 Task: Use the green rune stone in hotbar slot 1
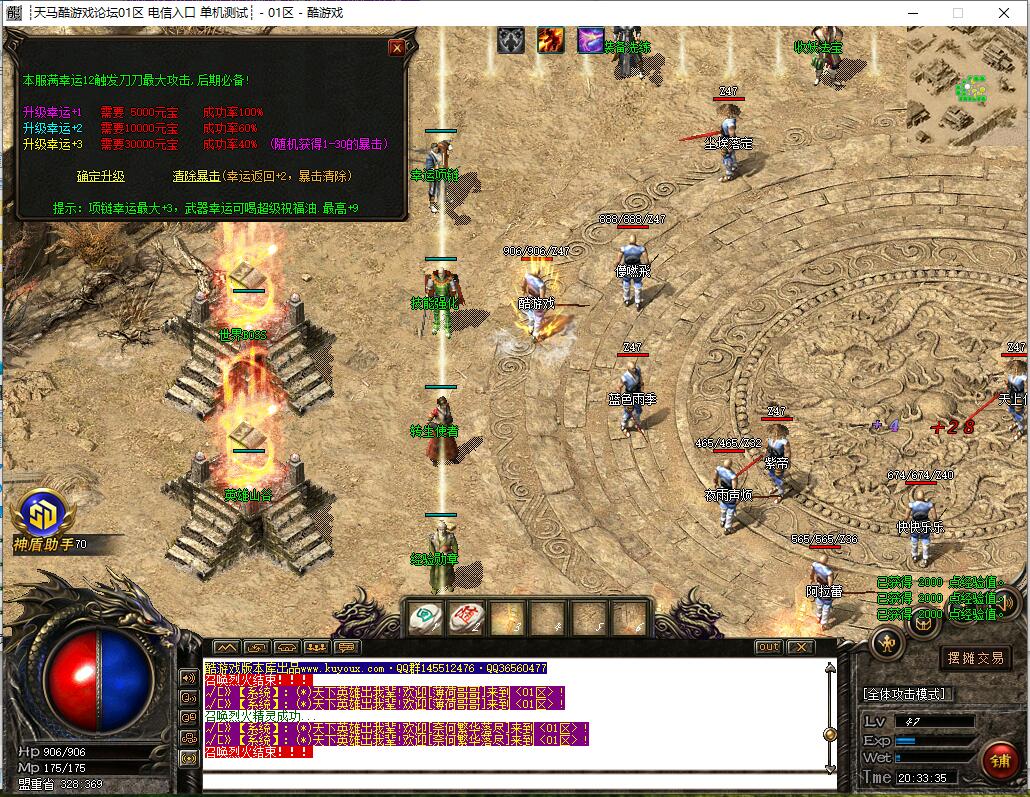tap(426, 619)
